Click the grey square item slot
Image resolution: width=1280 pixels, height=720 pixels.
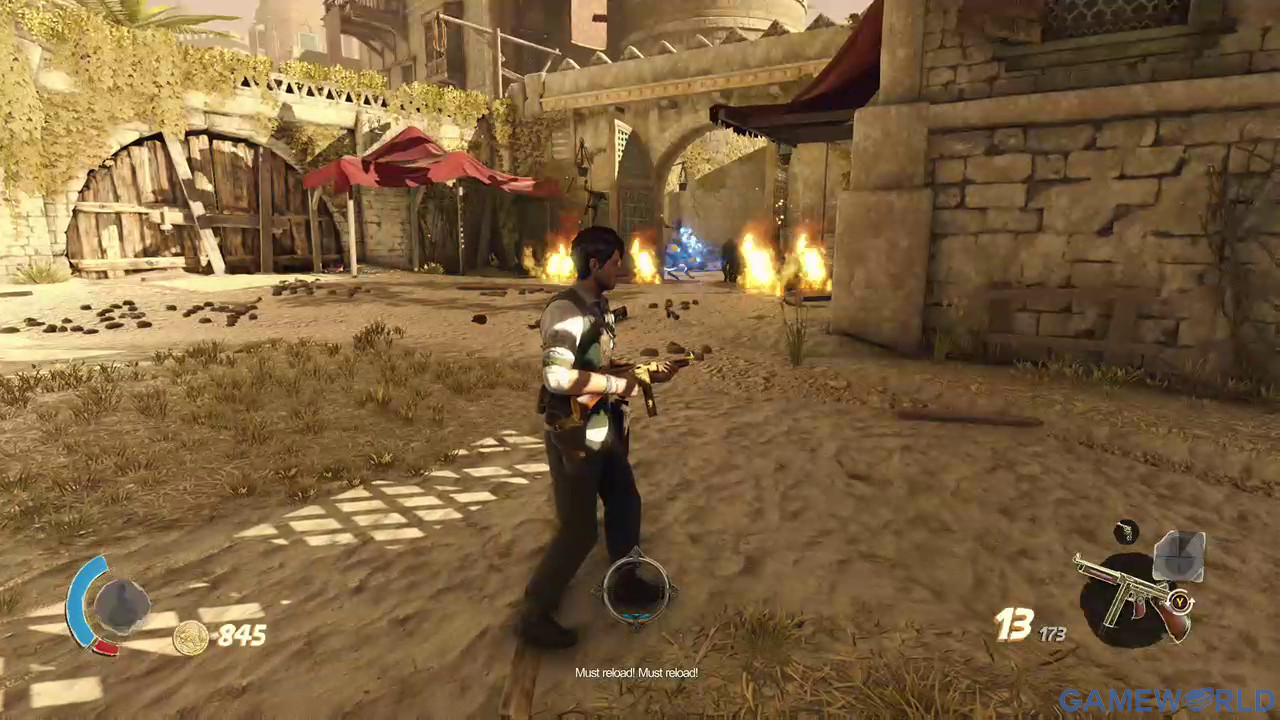coord(1179,556)
